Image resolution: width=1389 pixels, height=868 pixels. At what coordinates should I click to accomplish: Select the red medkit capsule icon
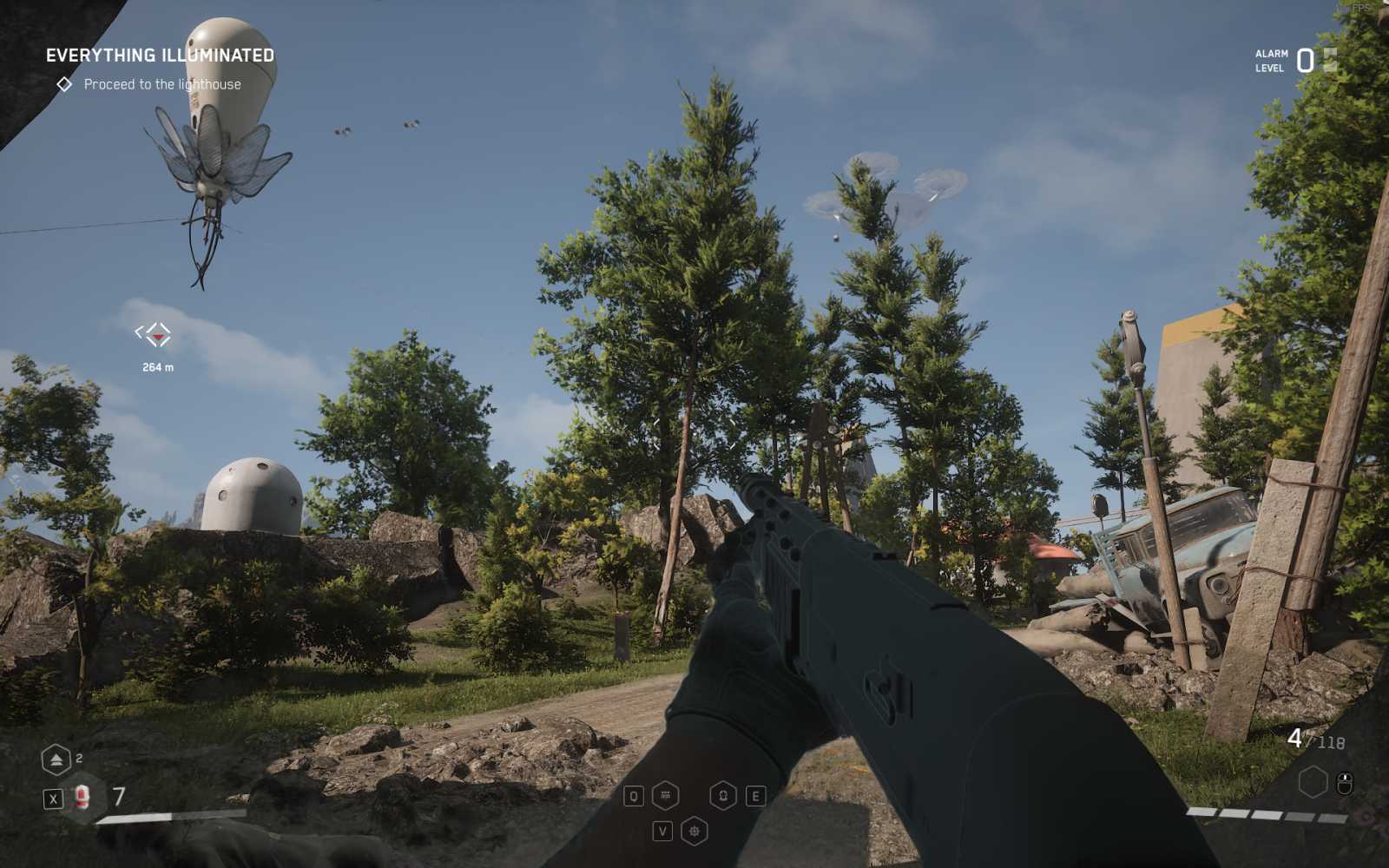tap(82, 797)
